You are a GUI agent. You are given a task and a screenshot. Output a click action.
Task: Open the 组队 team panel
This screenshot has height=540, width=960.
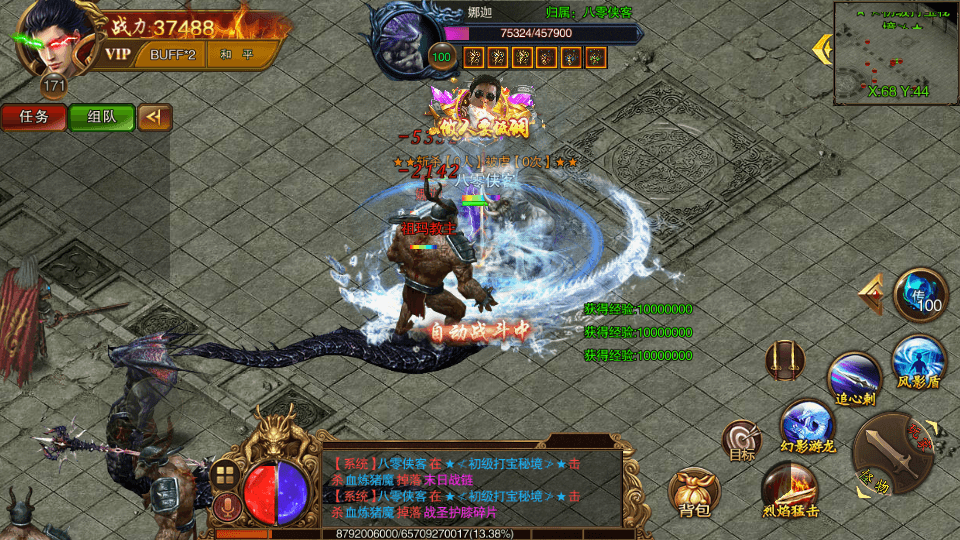[101, 117]
